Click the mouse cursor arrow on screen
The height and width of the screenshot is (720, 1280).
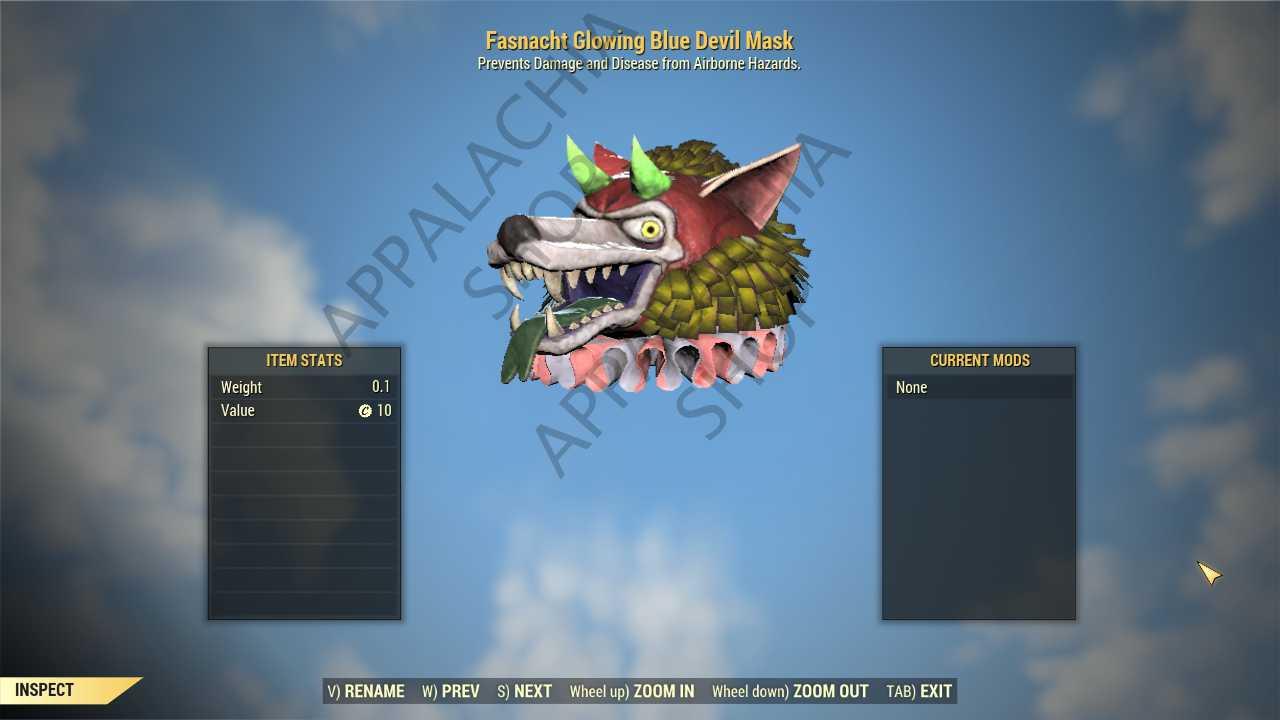point(1210,574)
